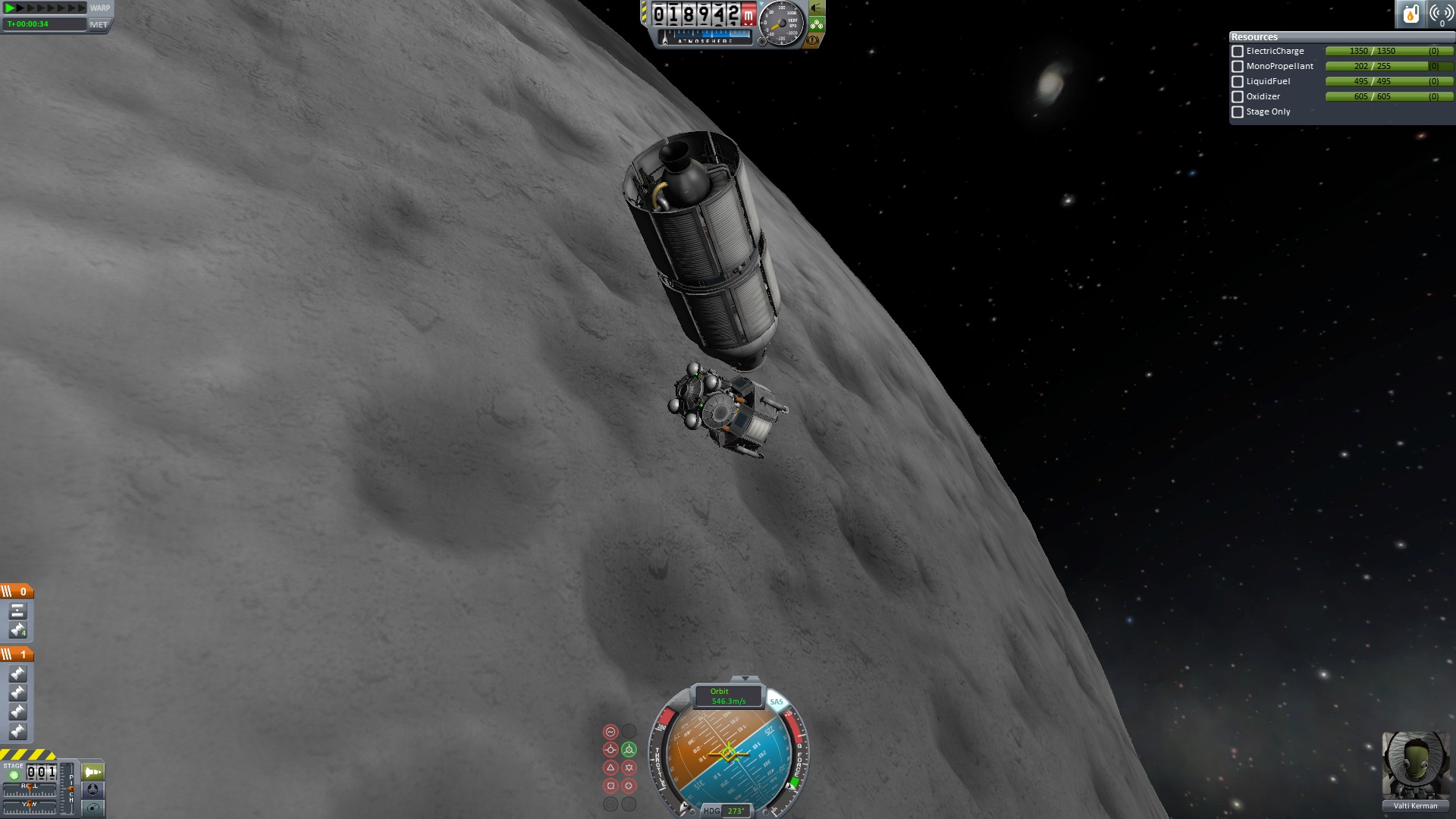Set SAS to hold prograde
Viewport: 1456px width, 819px height.
coord(610,750)
